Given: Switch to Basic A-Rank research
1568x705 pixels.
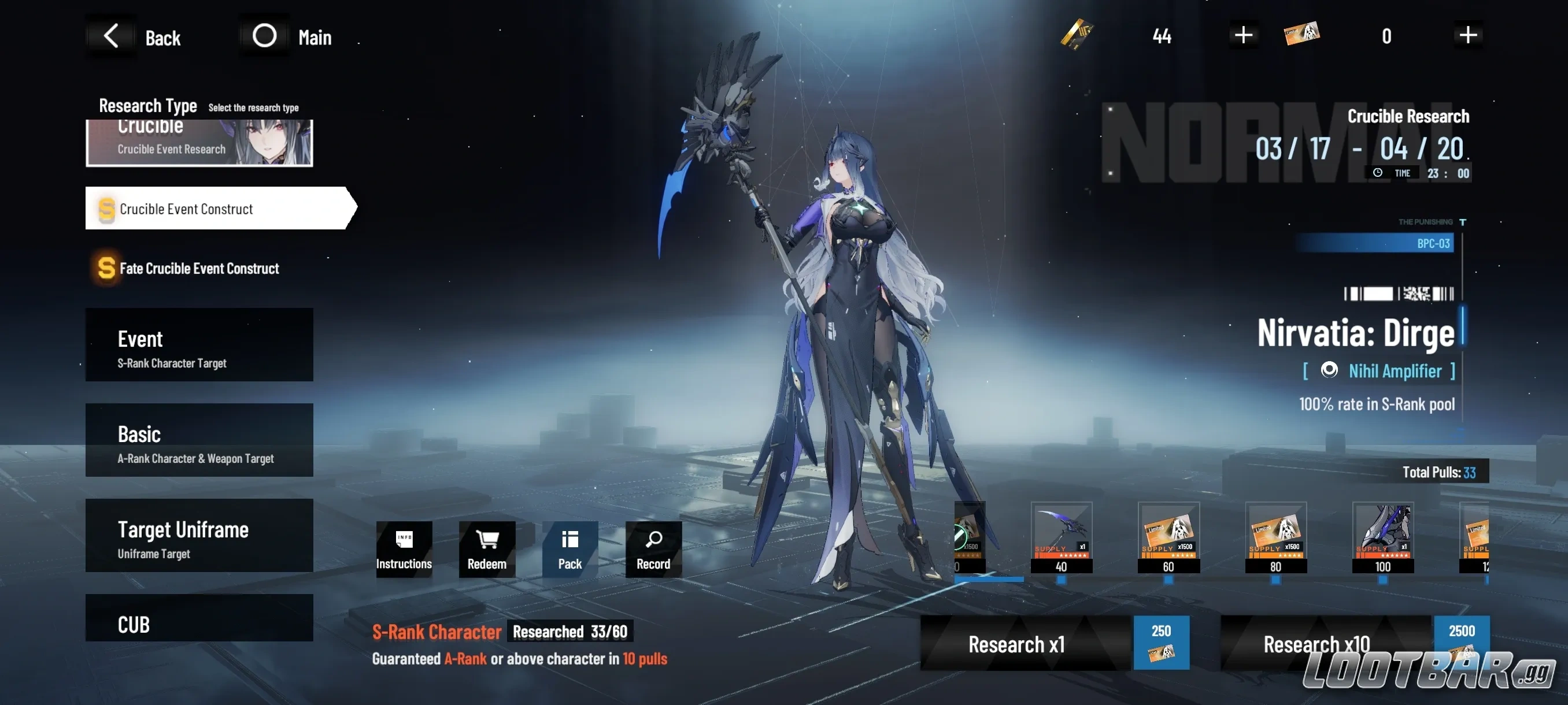Looking at the screenshot, I should coord(199,440).
